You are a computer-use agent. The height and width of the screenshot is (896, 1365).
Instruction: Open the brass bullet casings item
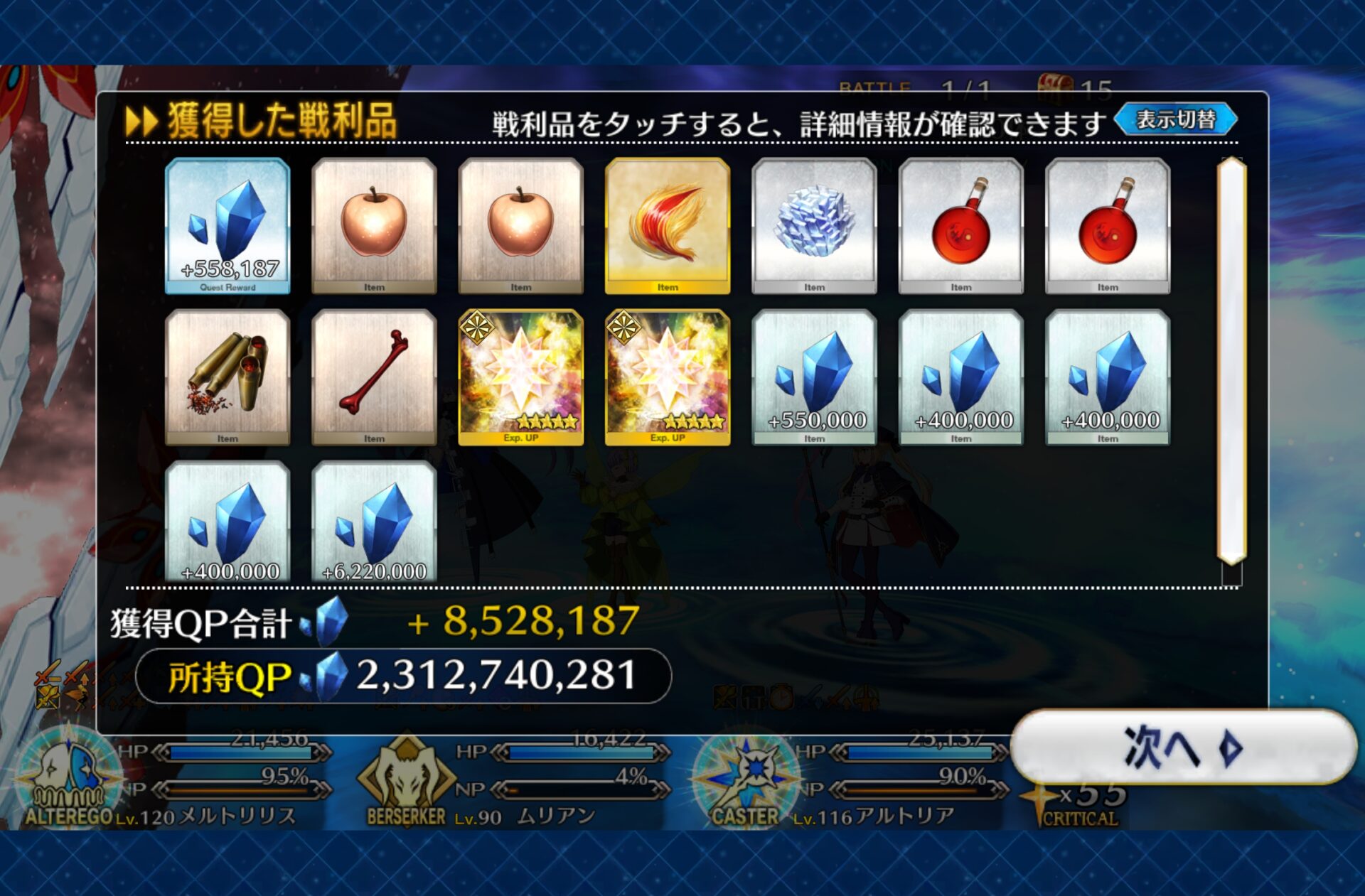pyautogui.click(x=227, y=377)
